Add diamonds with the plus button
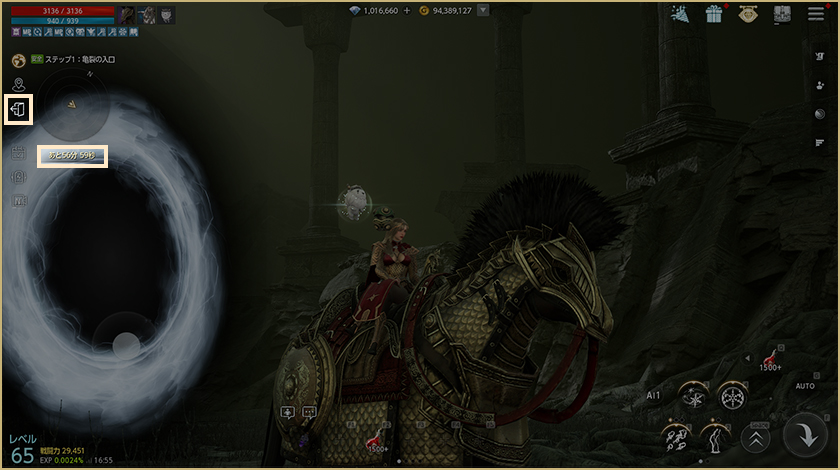 (407, 11)
